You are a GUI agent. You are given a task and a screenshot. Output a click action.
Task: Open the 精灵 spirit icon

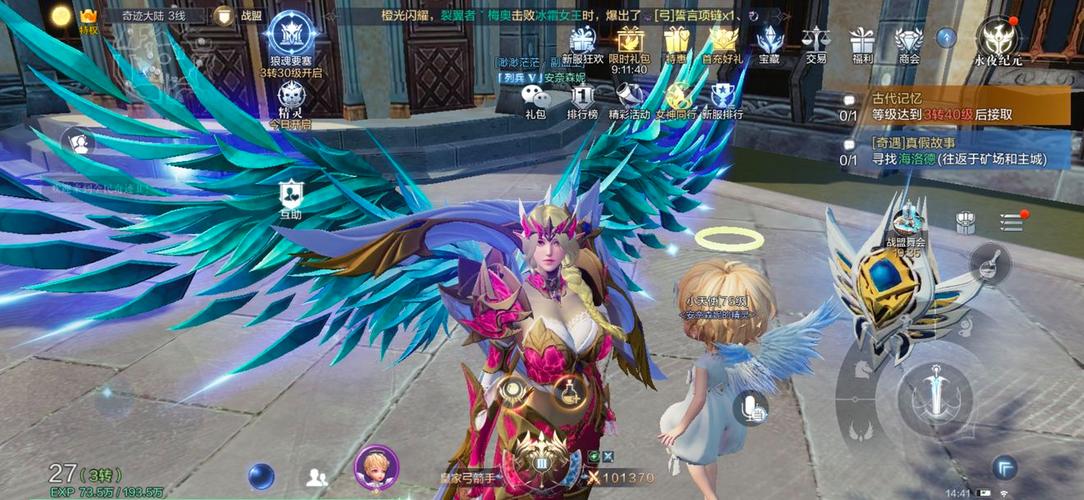pyautogui.click(x=290, y=98)
